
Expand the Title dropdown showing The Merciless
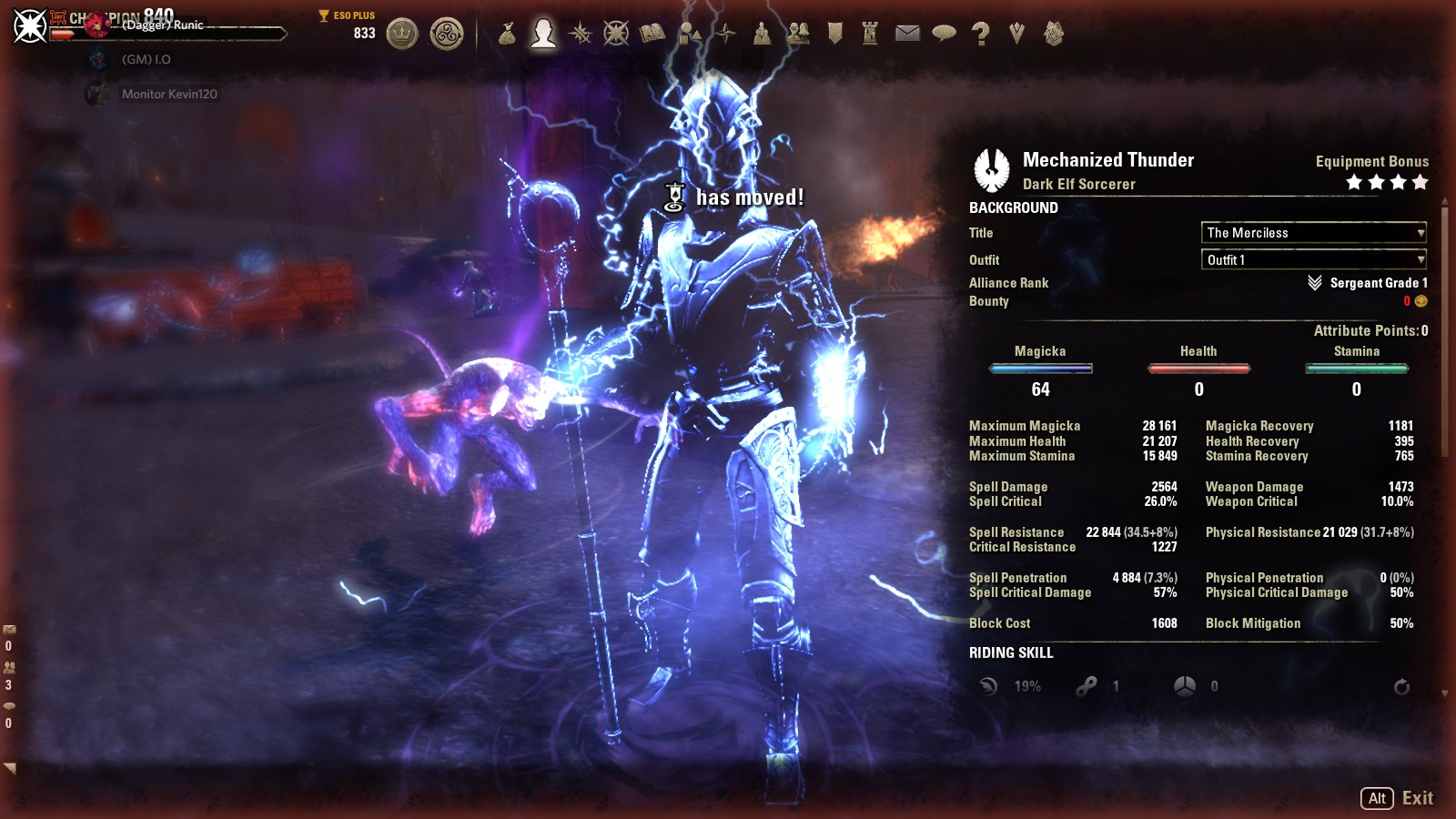[1313, 233]
